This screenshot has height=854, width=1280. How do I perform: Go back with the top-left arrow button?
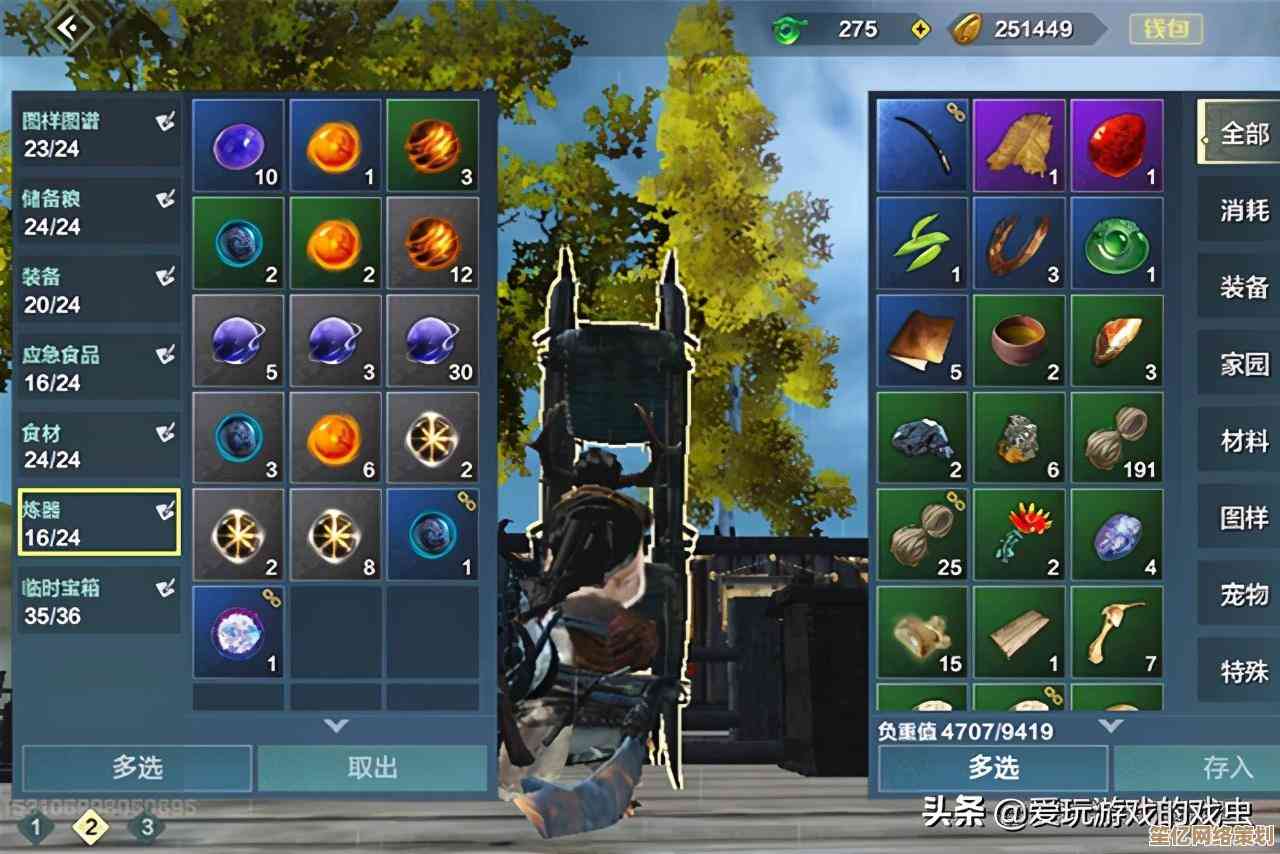pos(69,27)
